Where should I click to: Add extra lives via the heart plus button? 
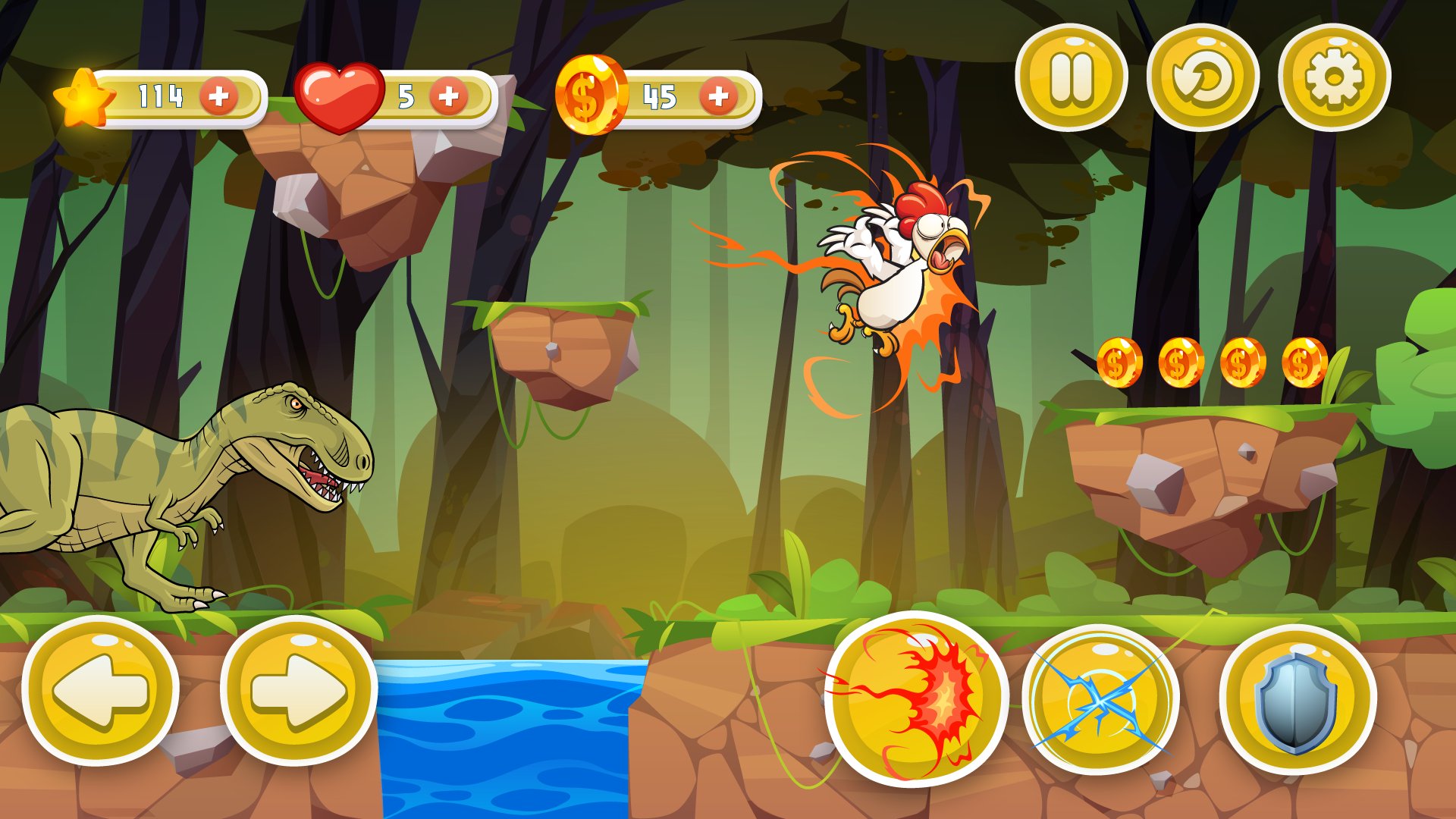[447, 96]
